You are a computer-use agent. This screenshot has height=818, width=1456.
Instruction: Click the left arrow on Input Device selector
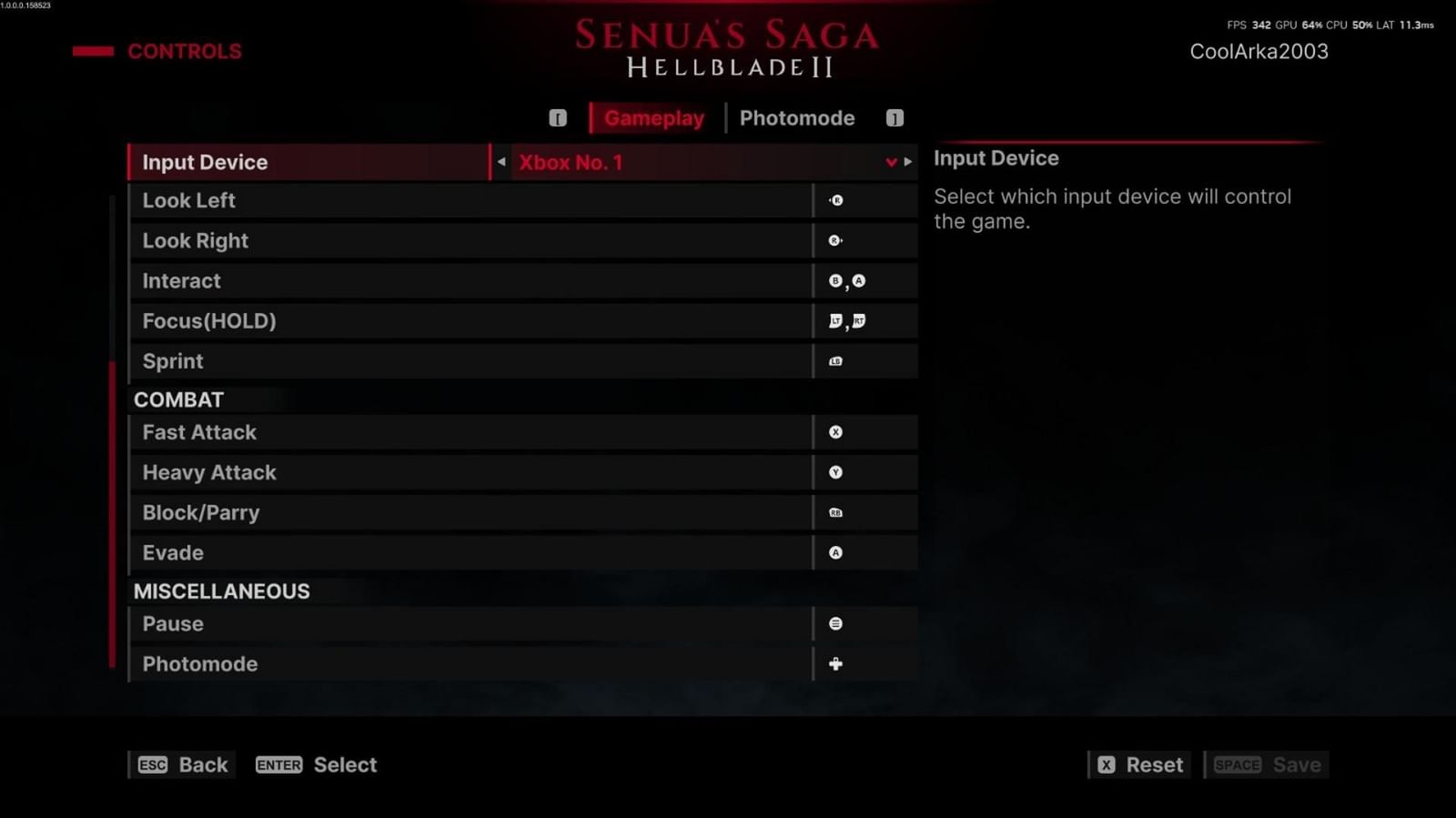click(x=500, y=162)
